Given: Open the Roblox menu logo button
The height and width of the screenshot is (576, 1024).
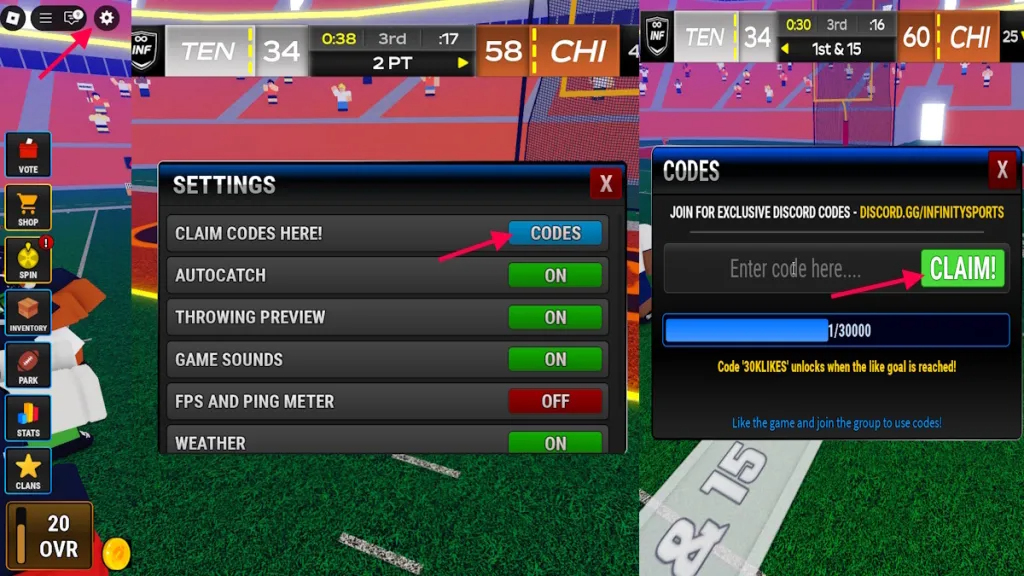Looking at the screenshot, I should click(13, 18).
